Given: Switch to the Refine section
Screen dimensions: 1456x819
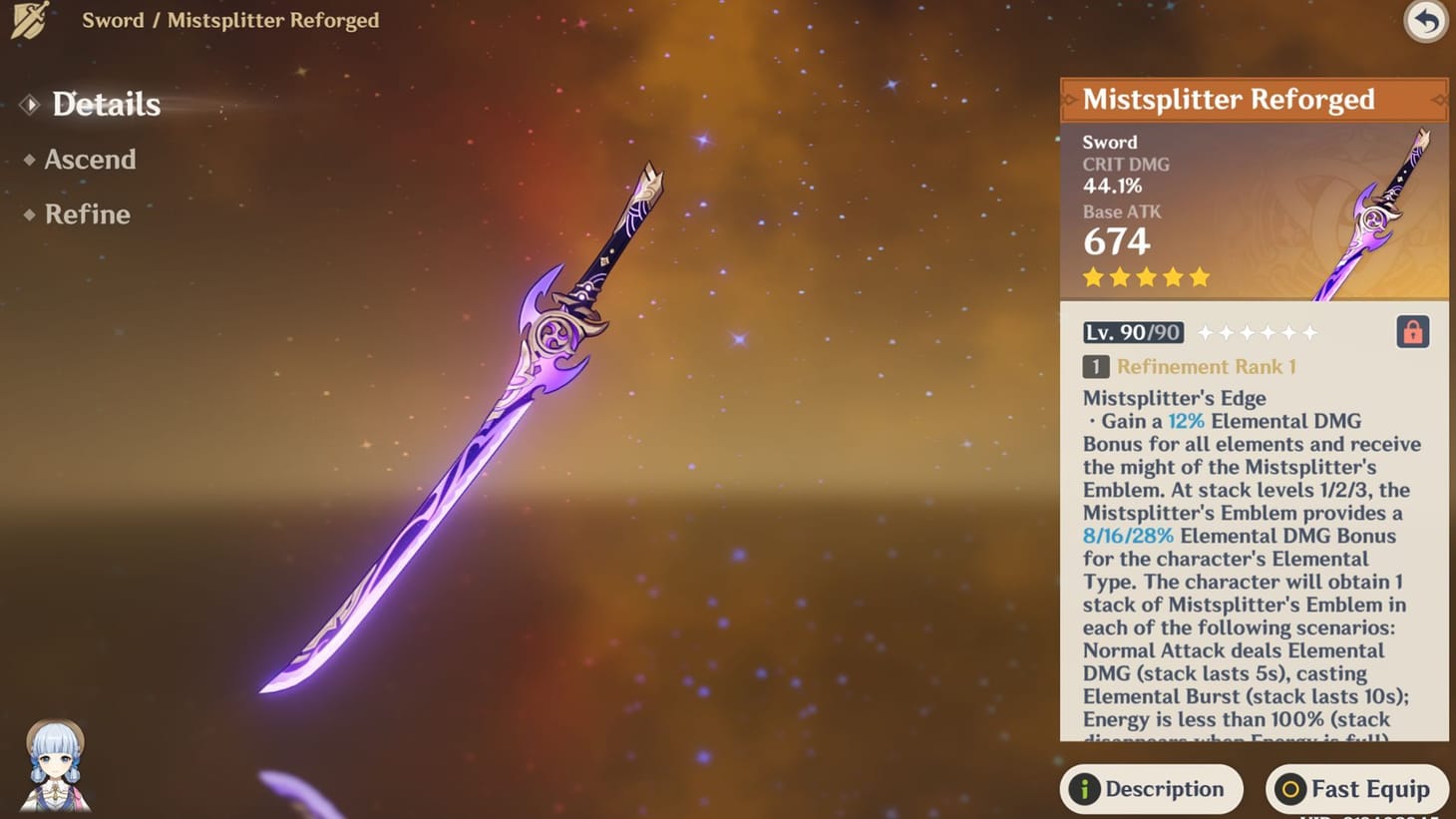Looking at the screenshot, I should [x=88, y=214].
